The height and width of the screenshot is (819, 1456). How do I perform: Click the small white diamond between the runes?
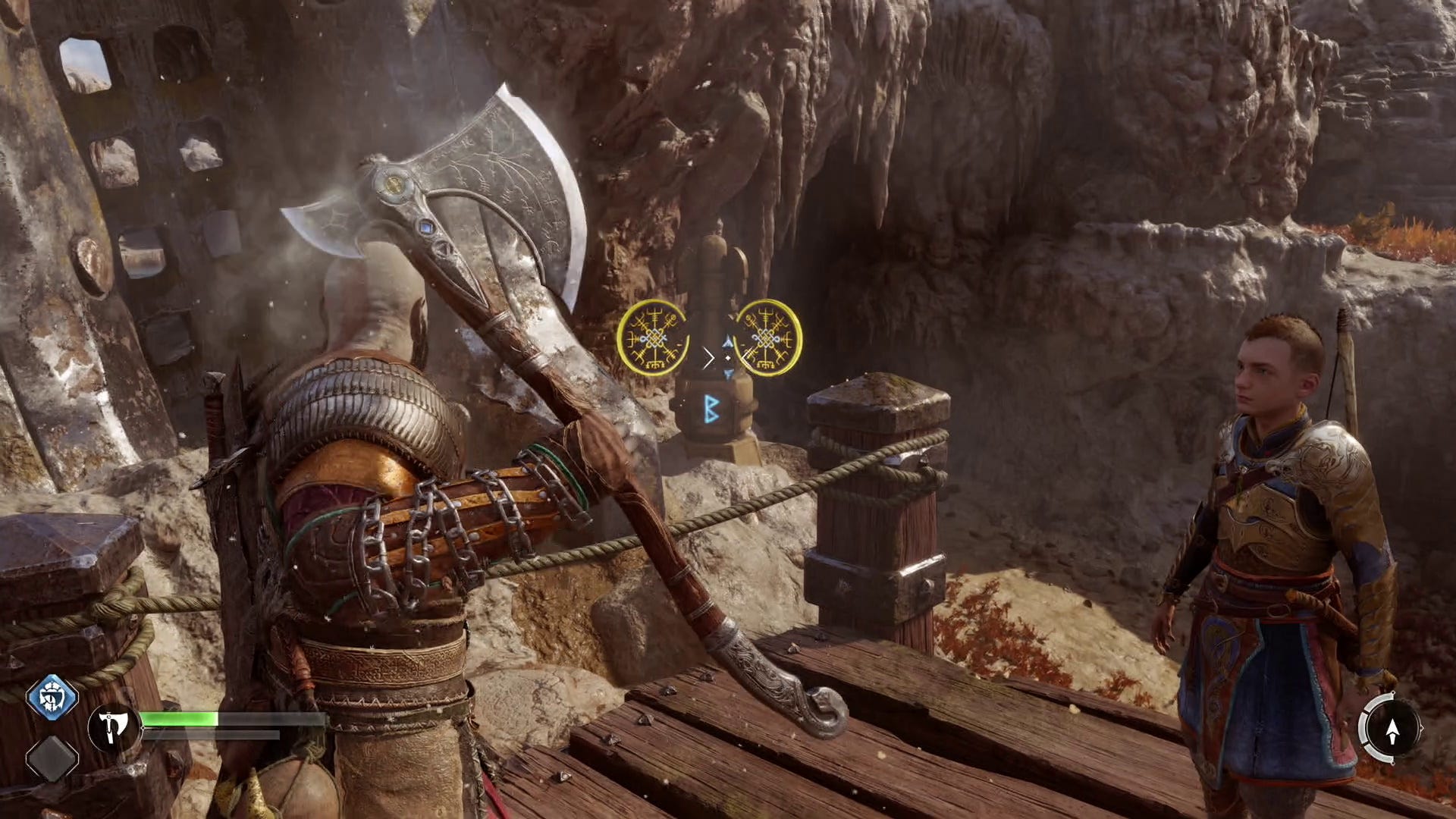coord(728,358)
